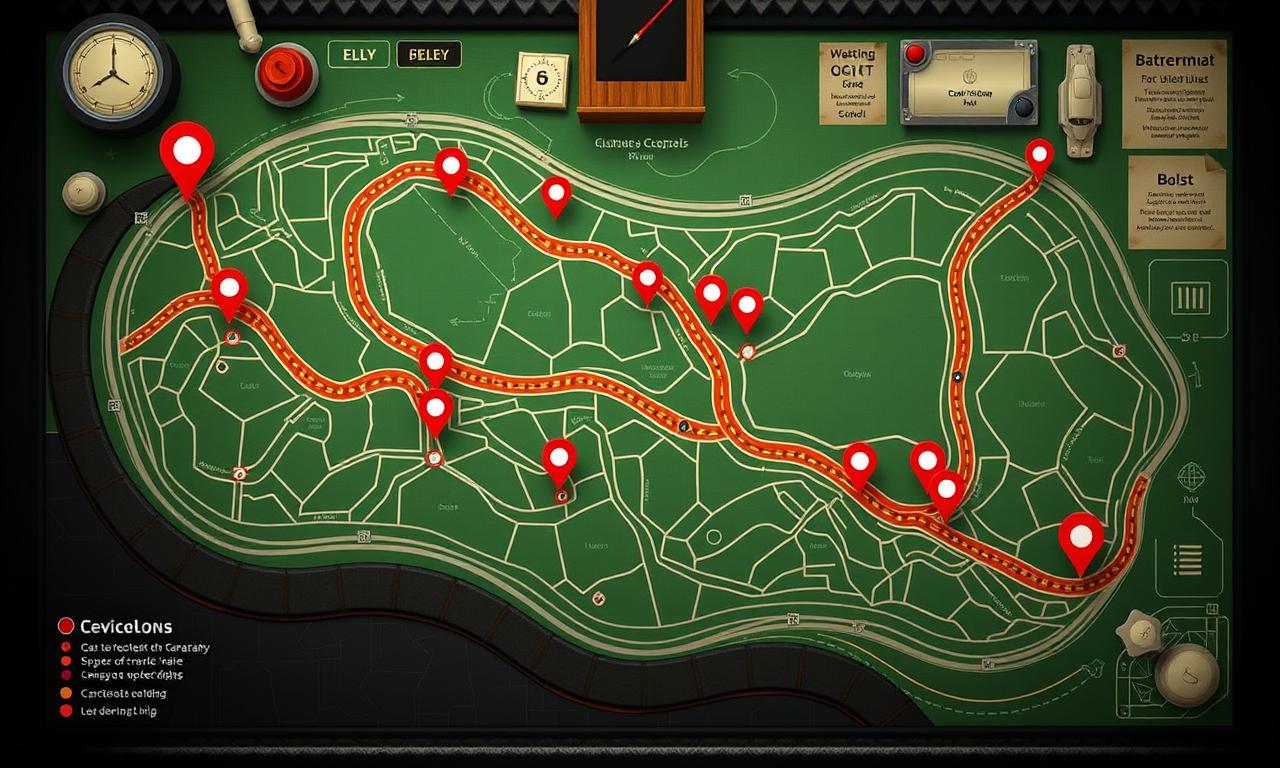1280x768 pixels.
Task: Show the Bolst parchment note
Action: coord(1176,201)
